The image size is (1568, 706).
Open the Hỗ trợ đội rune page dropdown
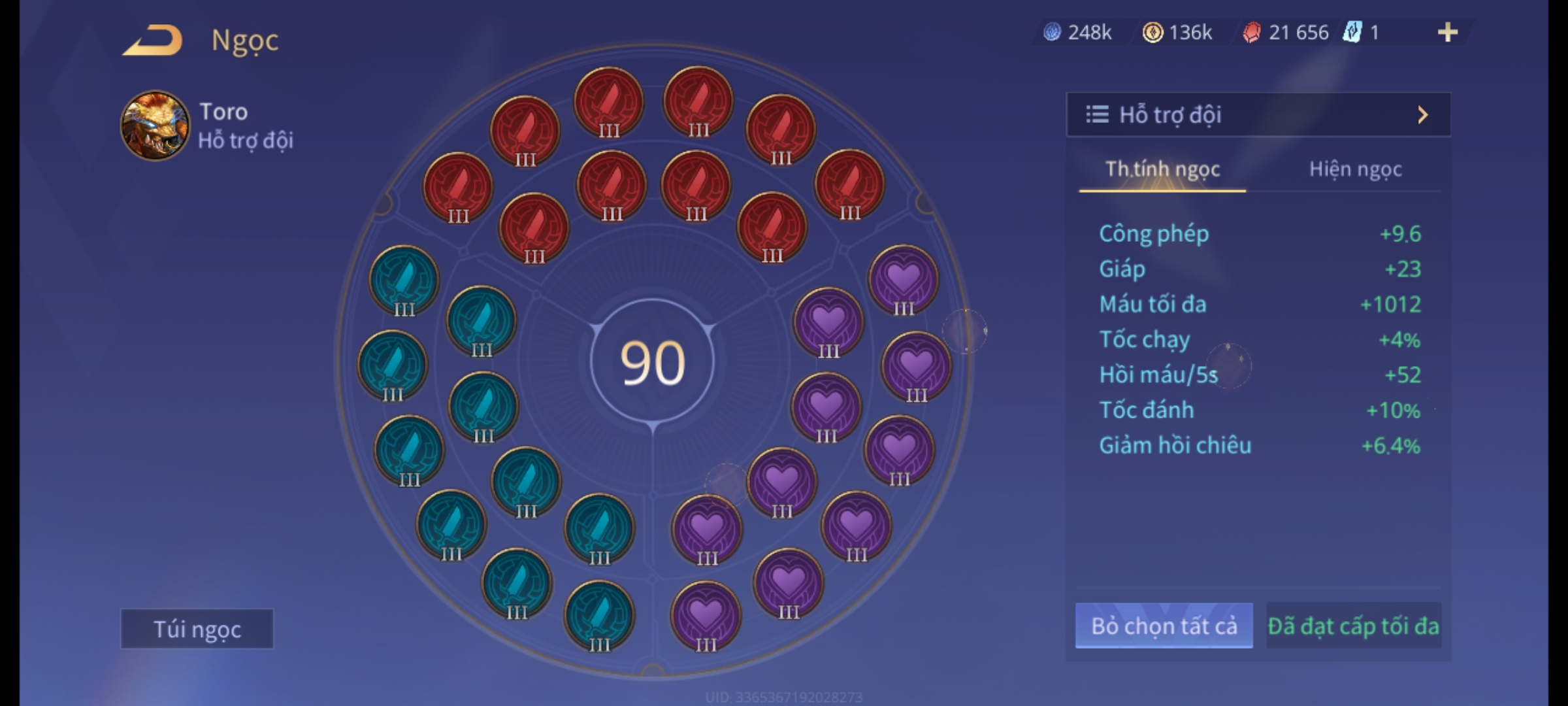[1258, 115]
